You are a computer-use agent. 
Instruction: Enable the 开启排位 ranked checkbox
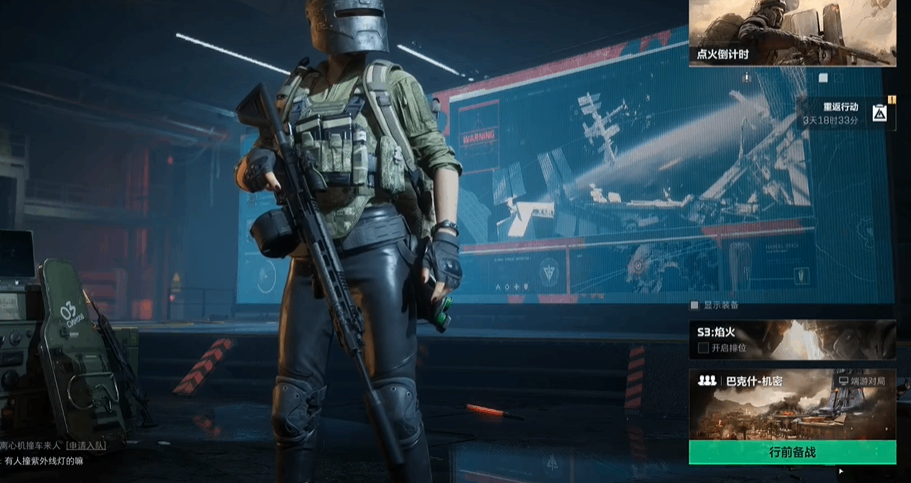pyautogui.click(x=704, y=348)
